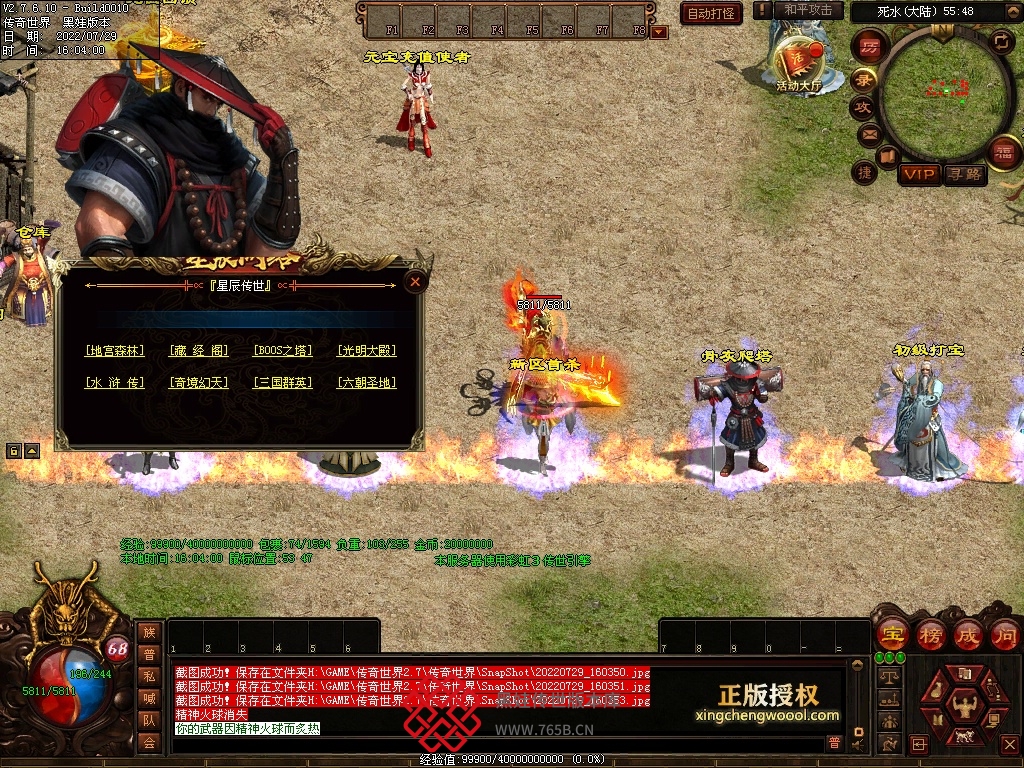Pick the BOOS之塔 destination
Viewport: 1024px width, 768px height.
click(x=283, y=351)
